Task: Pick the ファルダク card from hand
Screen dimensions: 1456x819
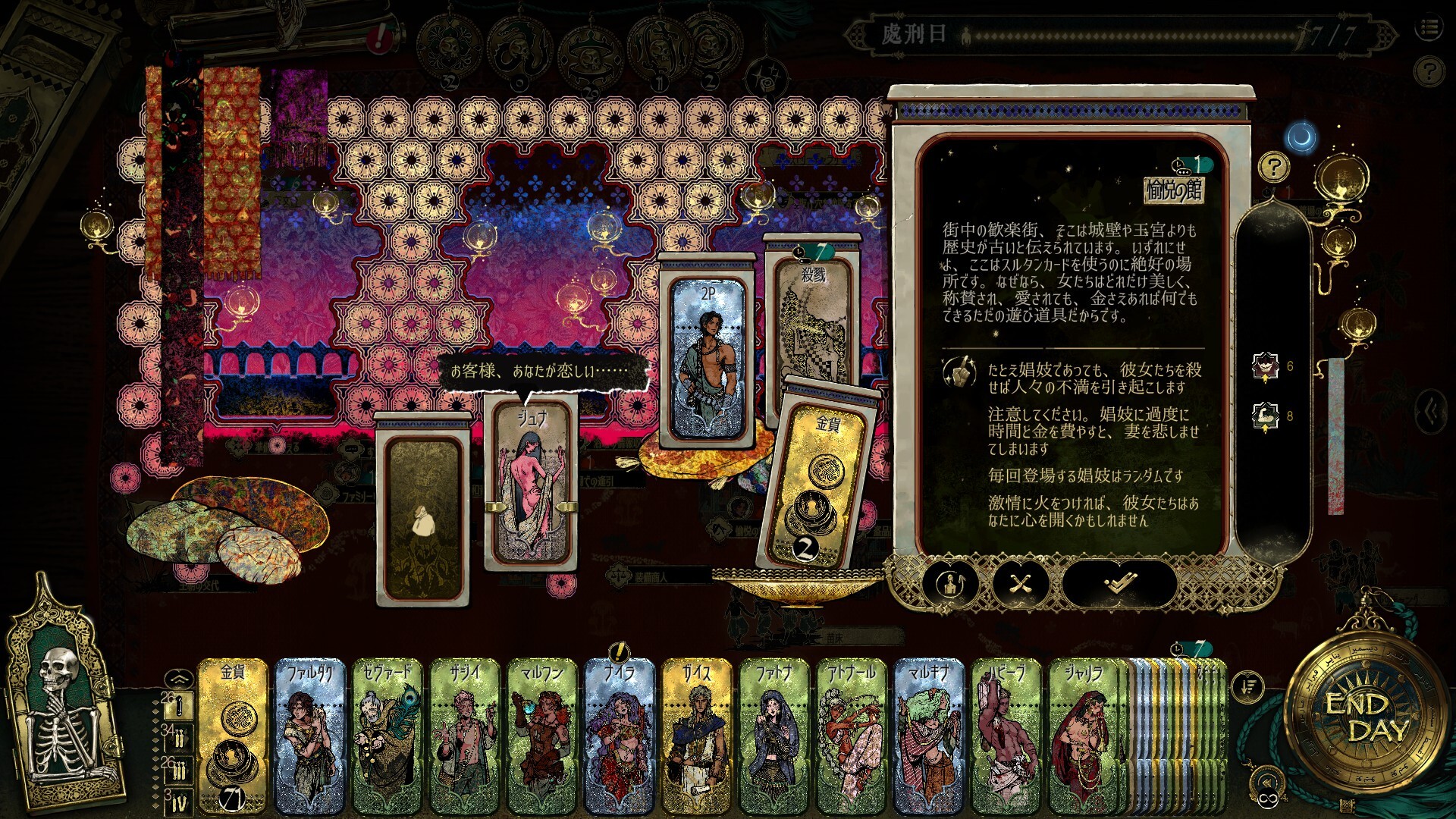Action: click(310, 736)
